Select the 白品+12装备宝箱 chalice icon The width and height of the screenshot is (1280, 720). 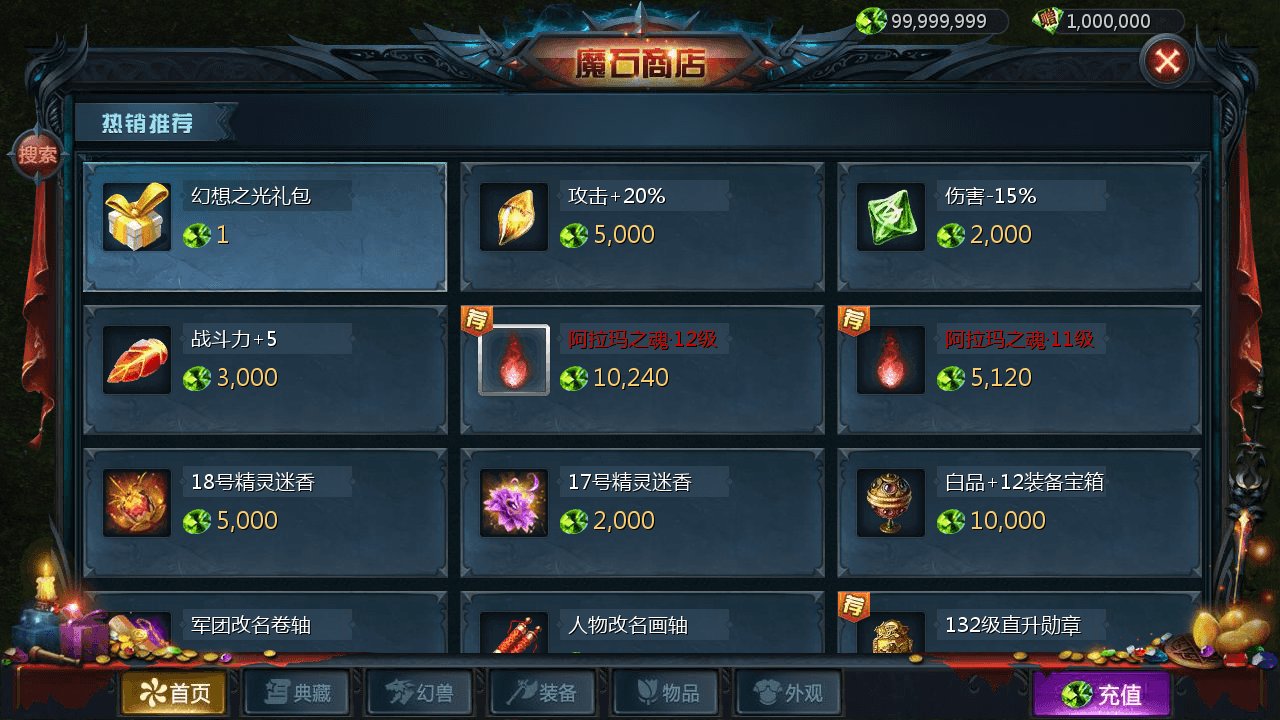[890, 504]
